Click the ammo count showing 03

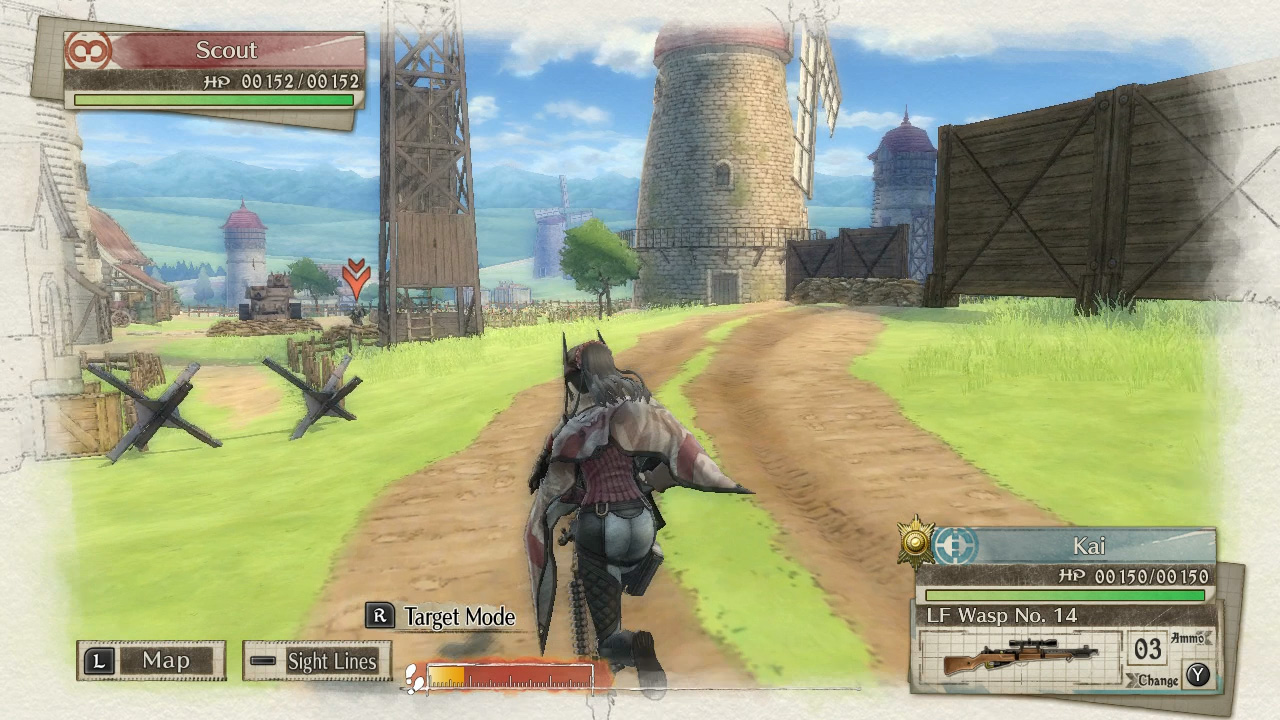coord(1148,650)
